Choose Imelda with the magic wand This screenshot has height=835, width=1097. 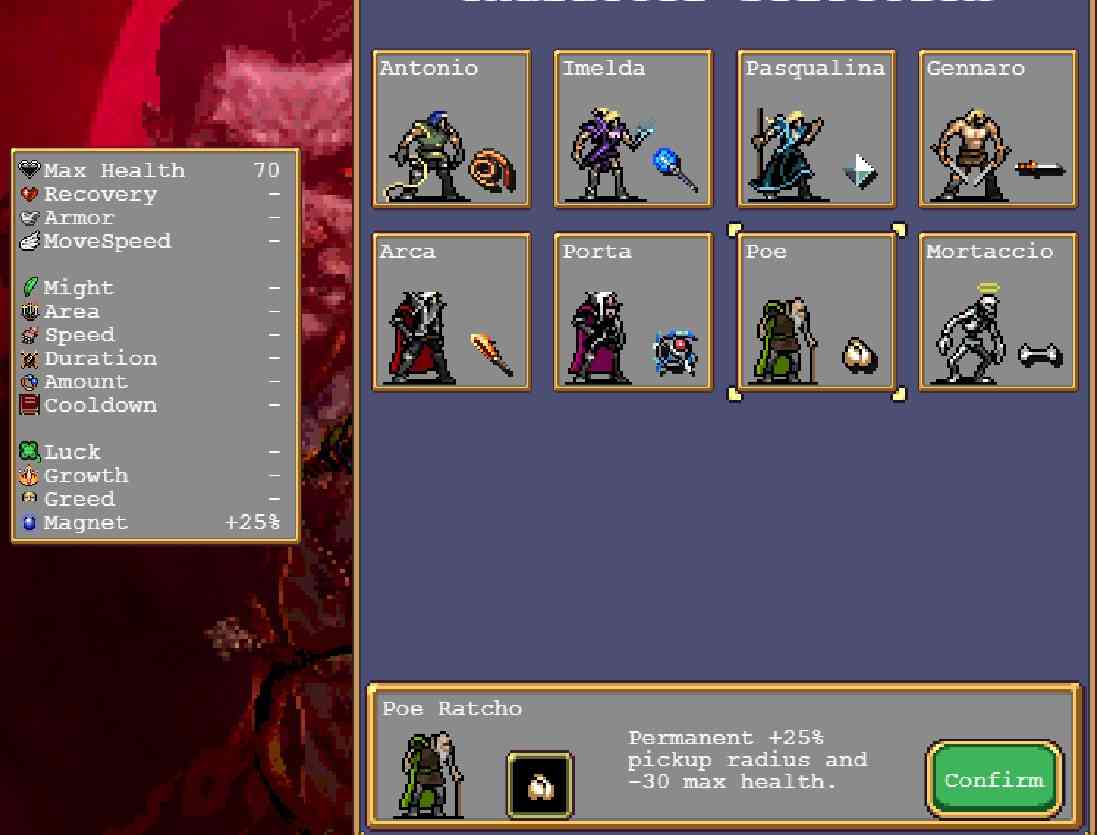point(633,129)
